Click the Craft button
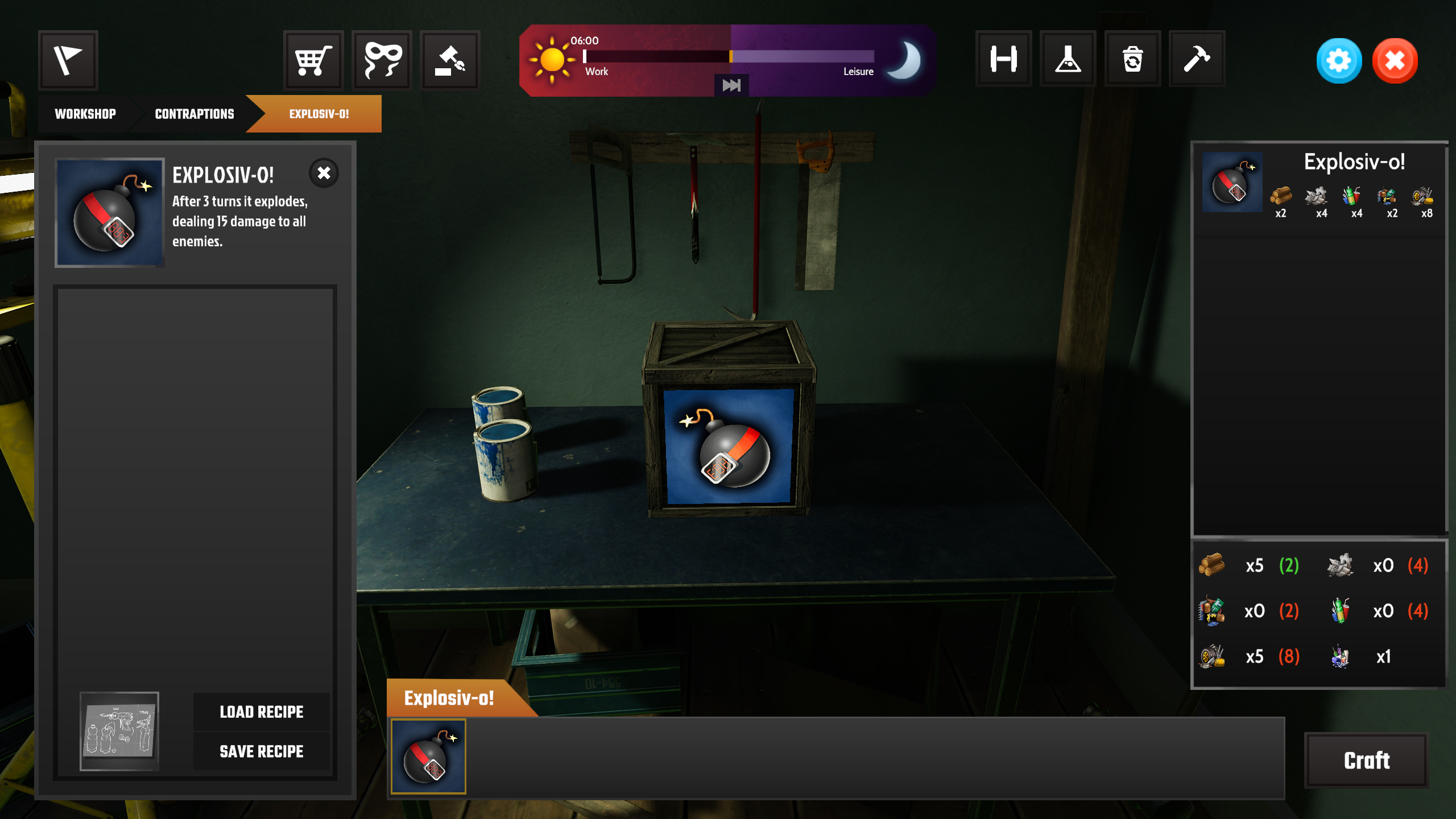 (1366, 760)
